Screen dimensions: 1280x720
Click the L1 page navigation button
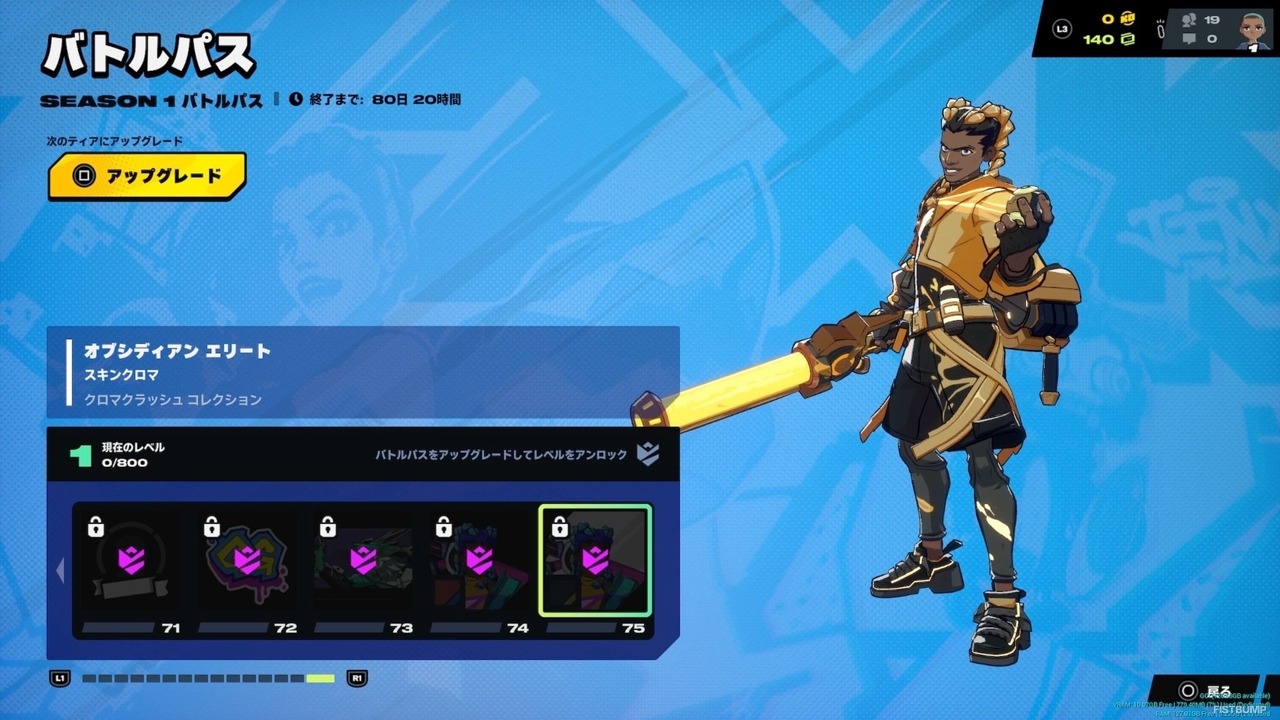[x=61, y=678]
